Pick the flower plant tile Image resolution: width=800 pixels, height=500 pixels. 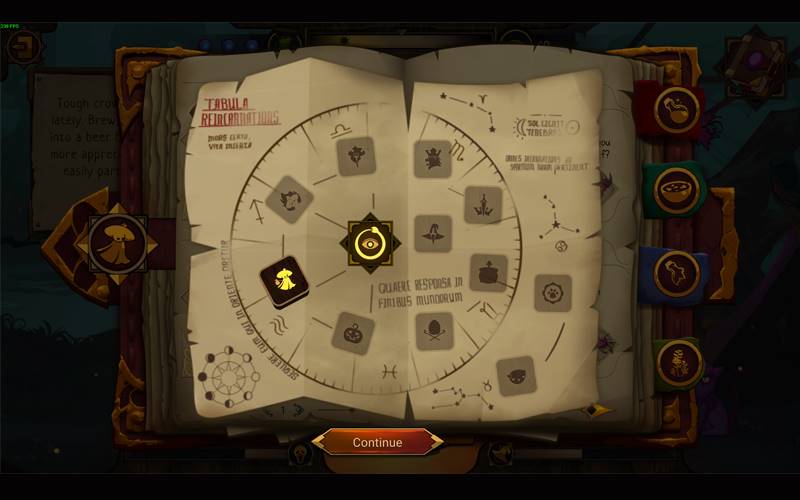click(355, 156)
